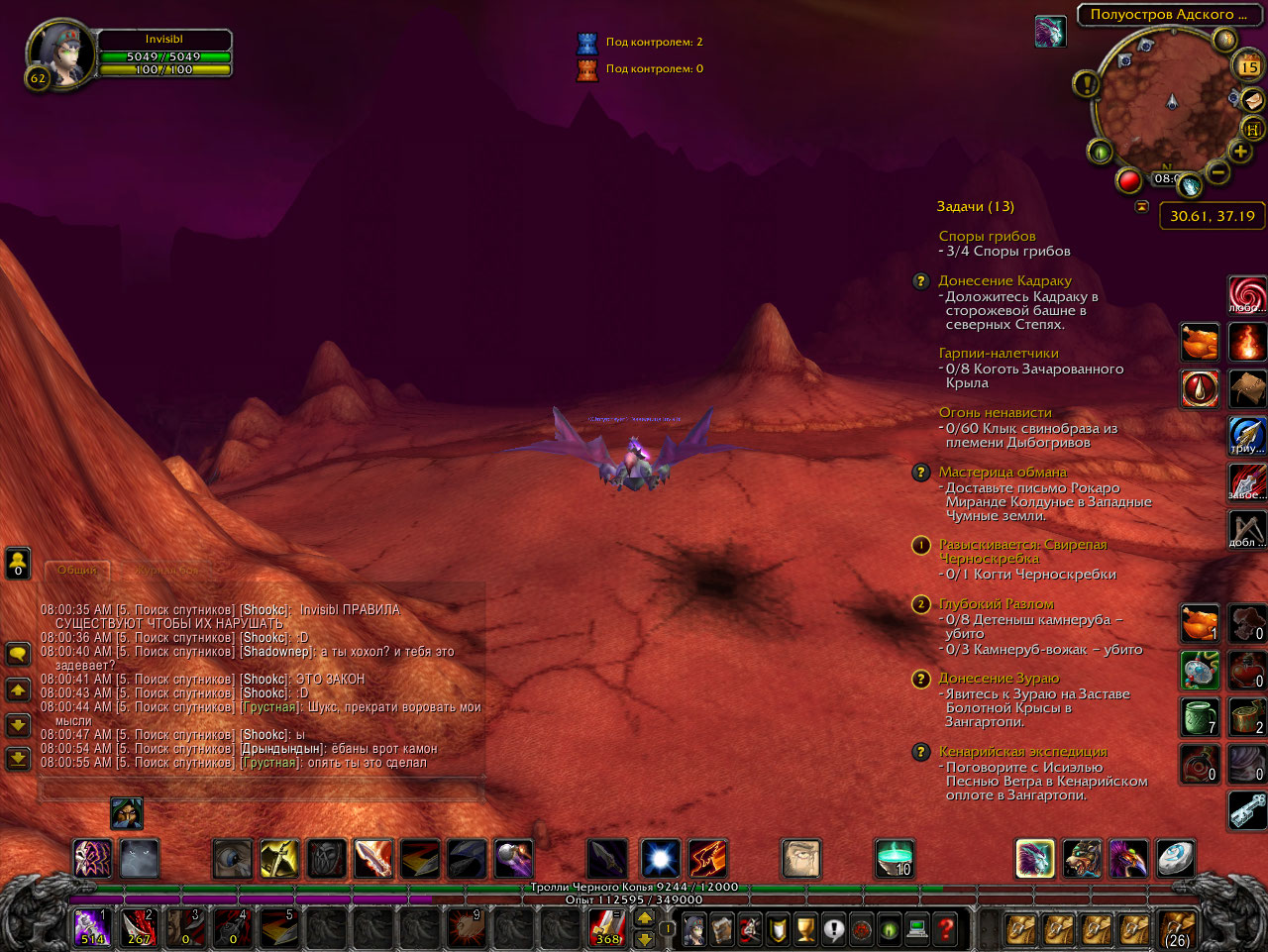
Task: Open the backpack showing (26) free slots
Action: [x=1177, y=928]
